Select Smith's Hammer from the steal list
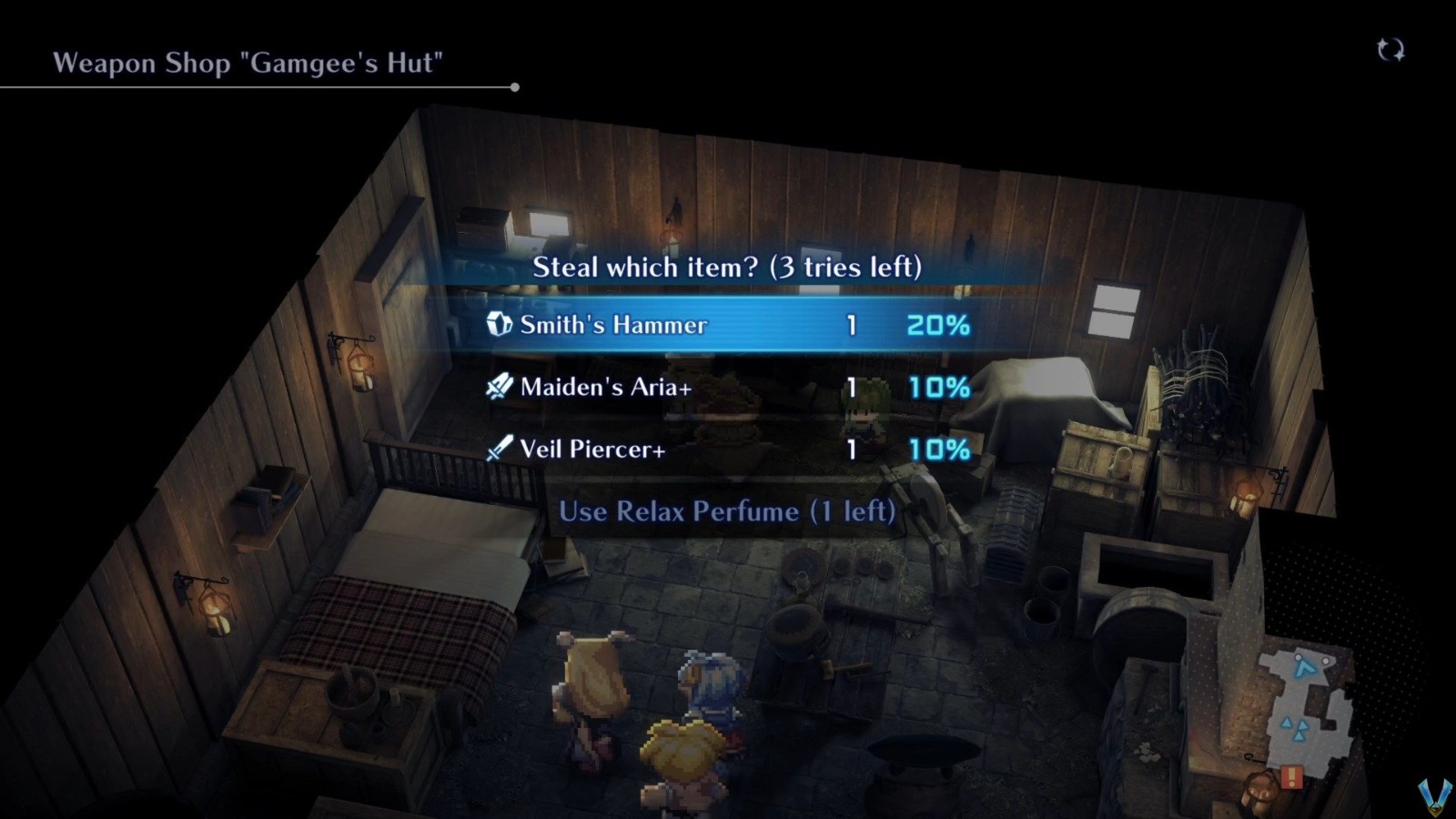This screenshot has width=1456, height=819. 612,324
